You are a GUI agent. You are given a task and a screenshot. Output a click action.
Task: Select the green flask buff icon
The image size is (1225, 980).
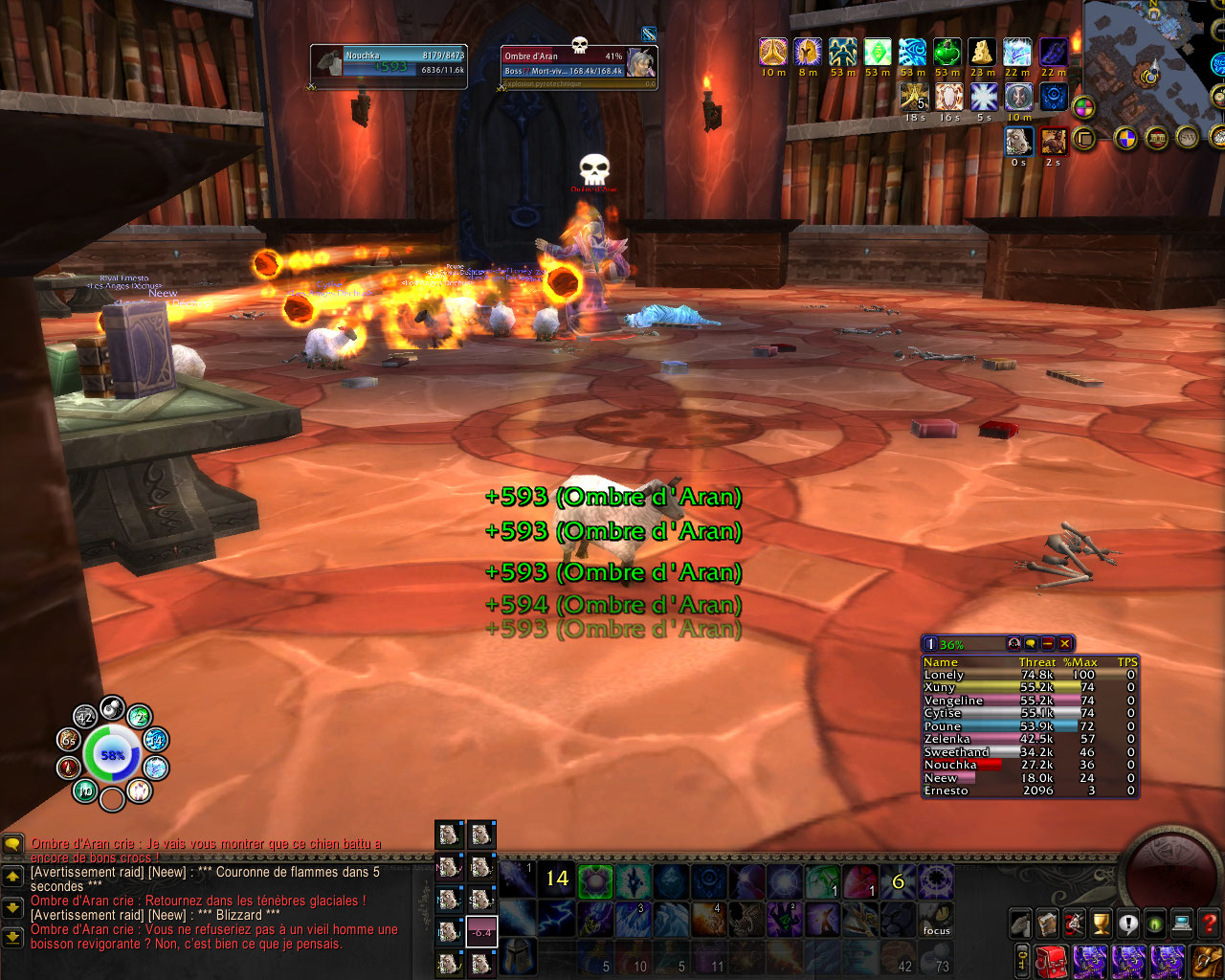[947, 52]
